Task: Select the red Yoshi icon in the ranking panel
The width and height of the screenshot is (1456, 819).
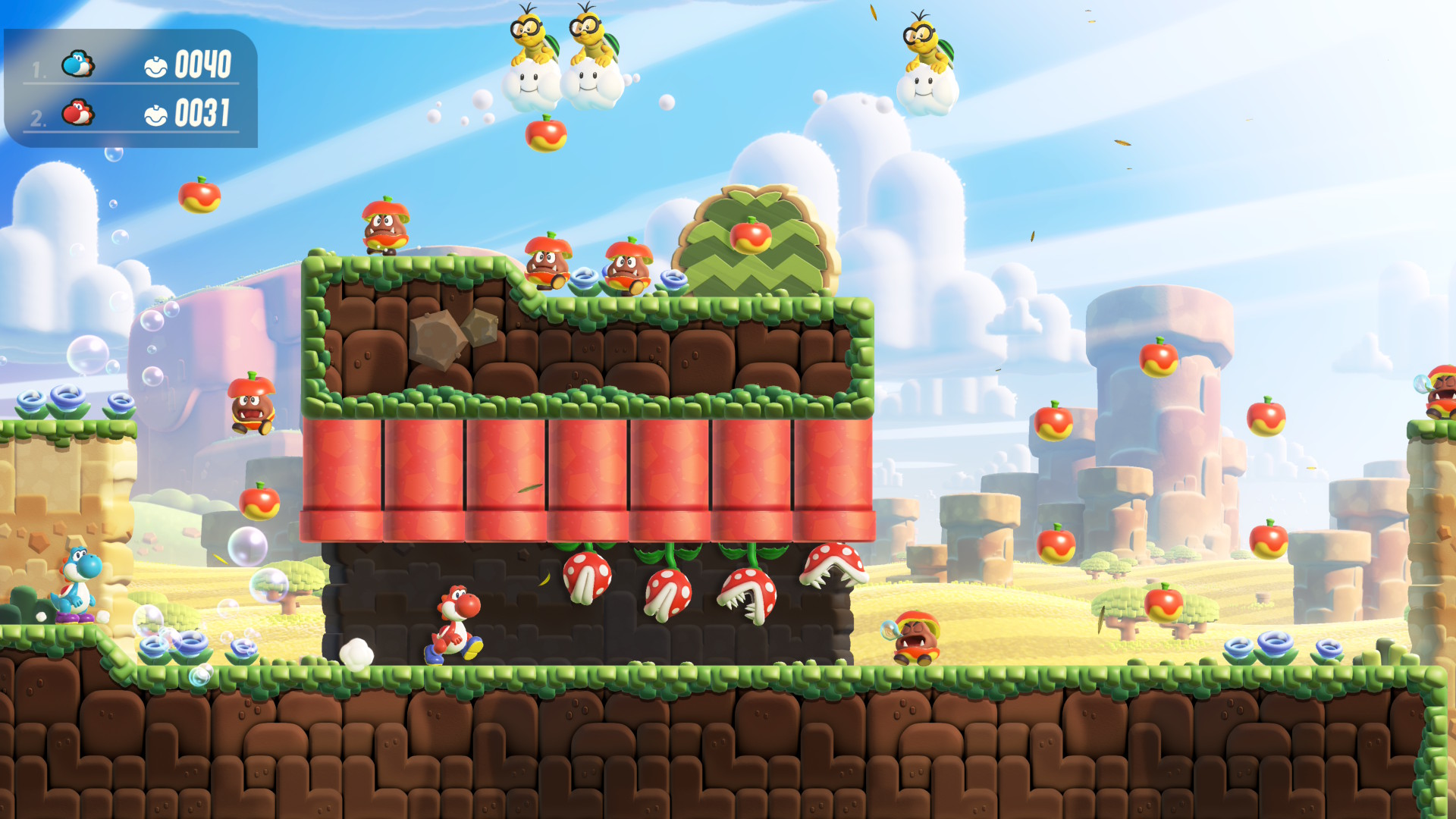Action: [x=77, y=113]
